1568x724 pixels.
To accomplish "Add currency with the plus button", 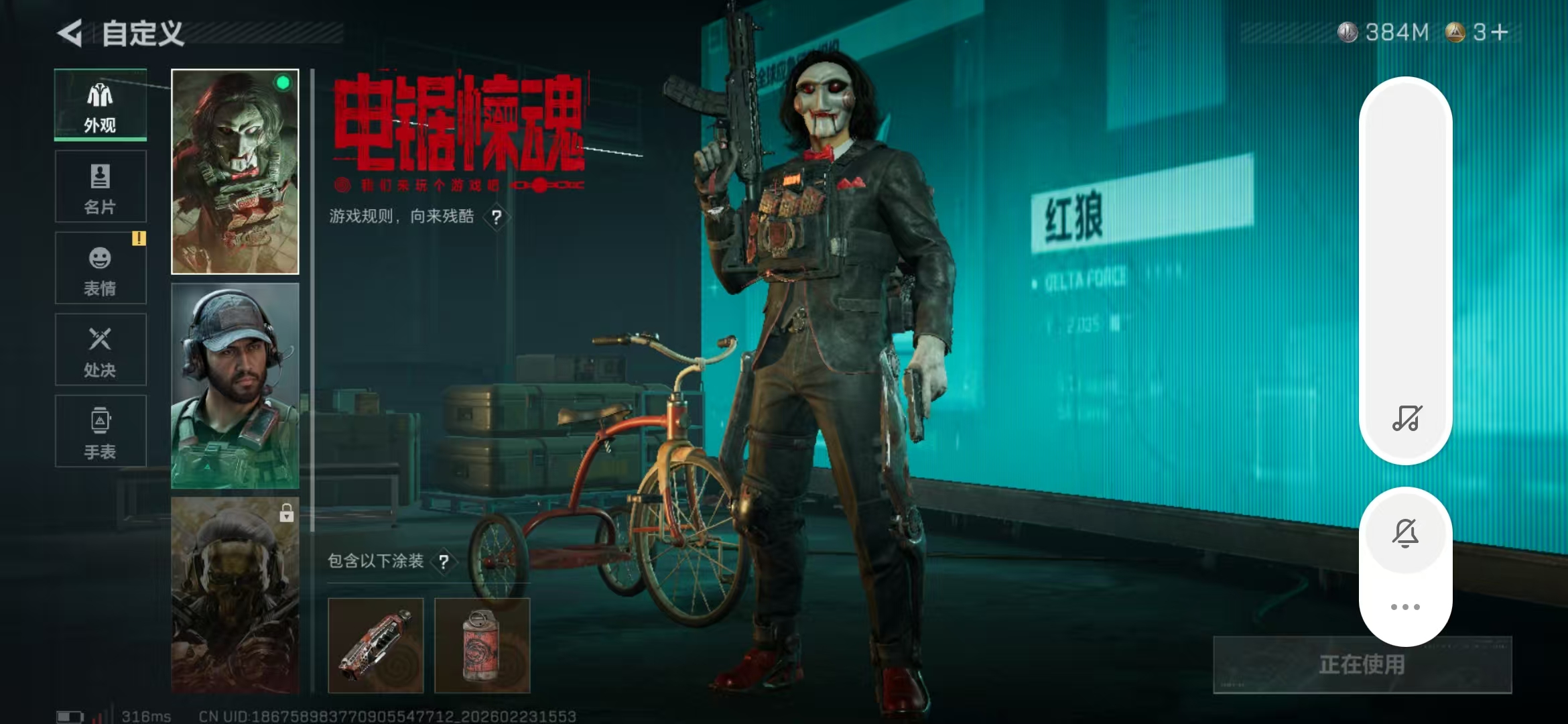I will click(1500, 32).
